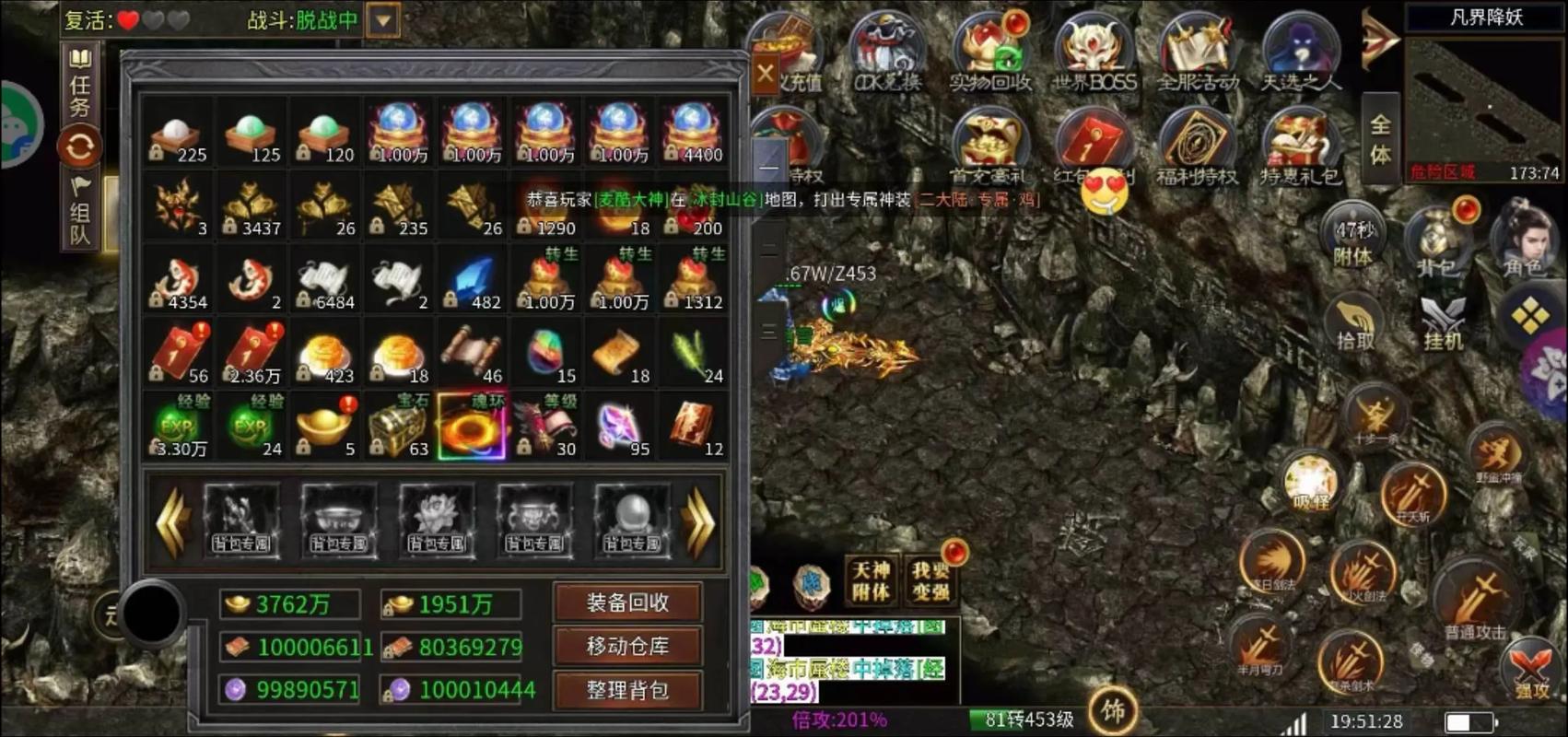
Task: Select the gold ingot item slot
Action: pos(324,427)
